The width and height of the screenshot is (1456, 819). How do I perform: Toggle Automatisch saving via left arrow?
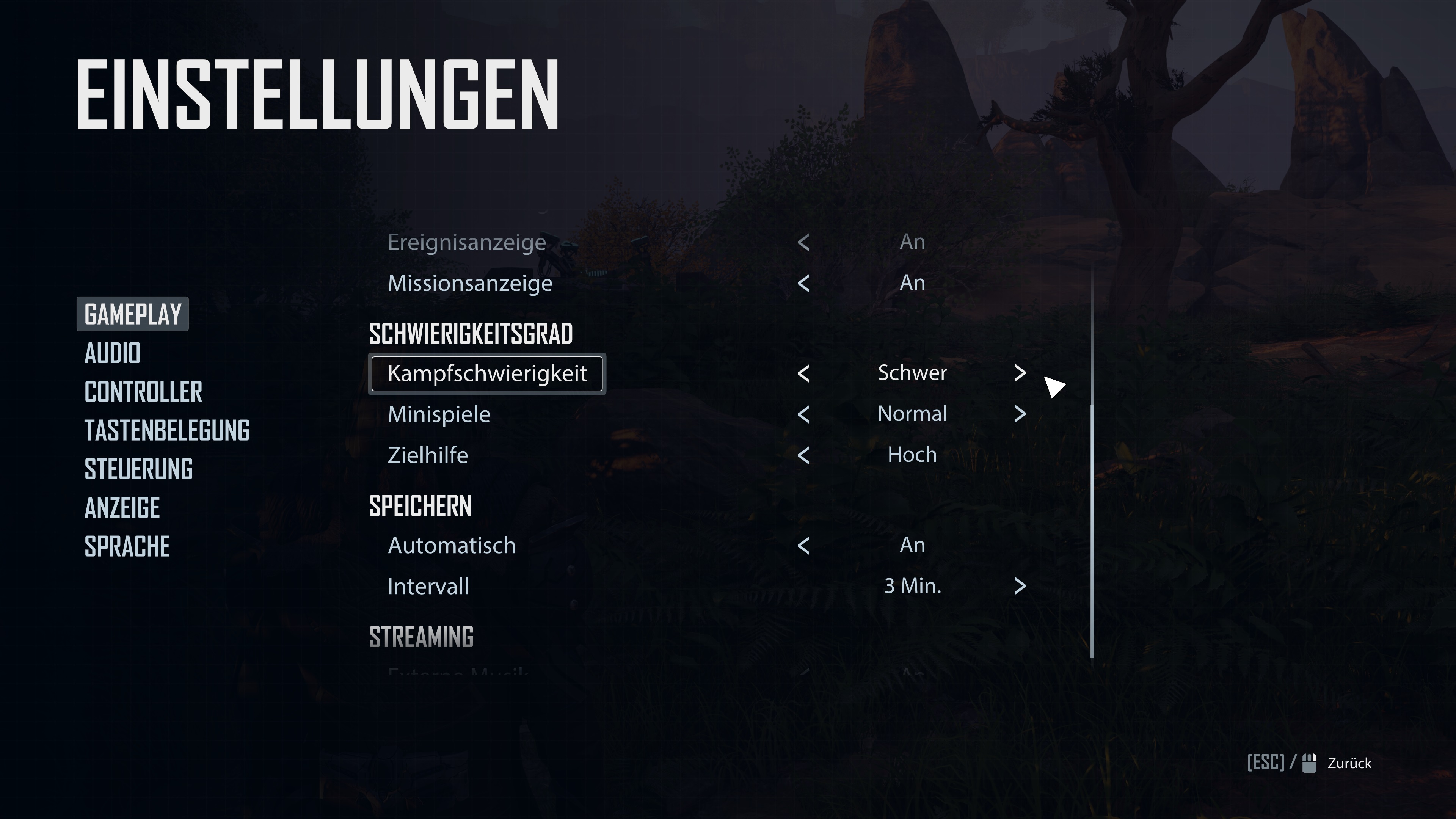tap(803, 546)
